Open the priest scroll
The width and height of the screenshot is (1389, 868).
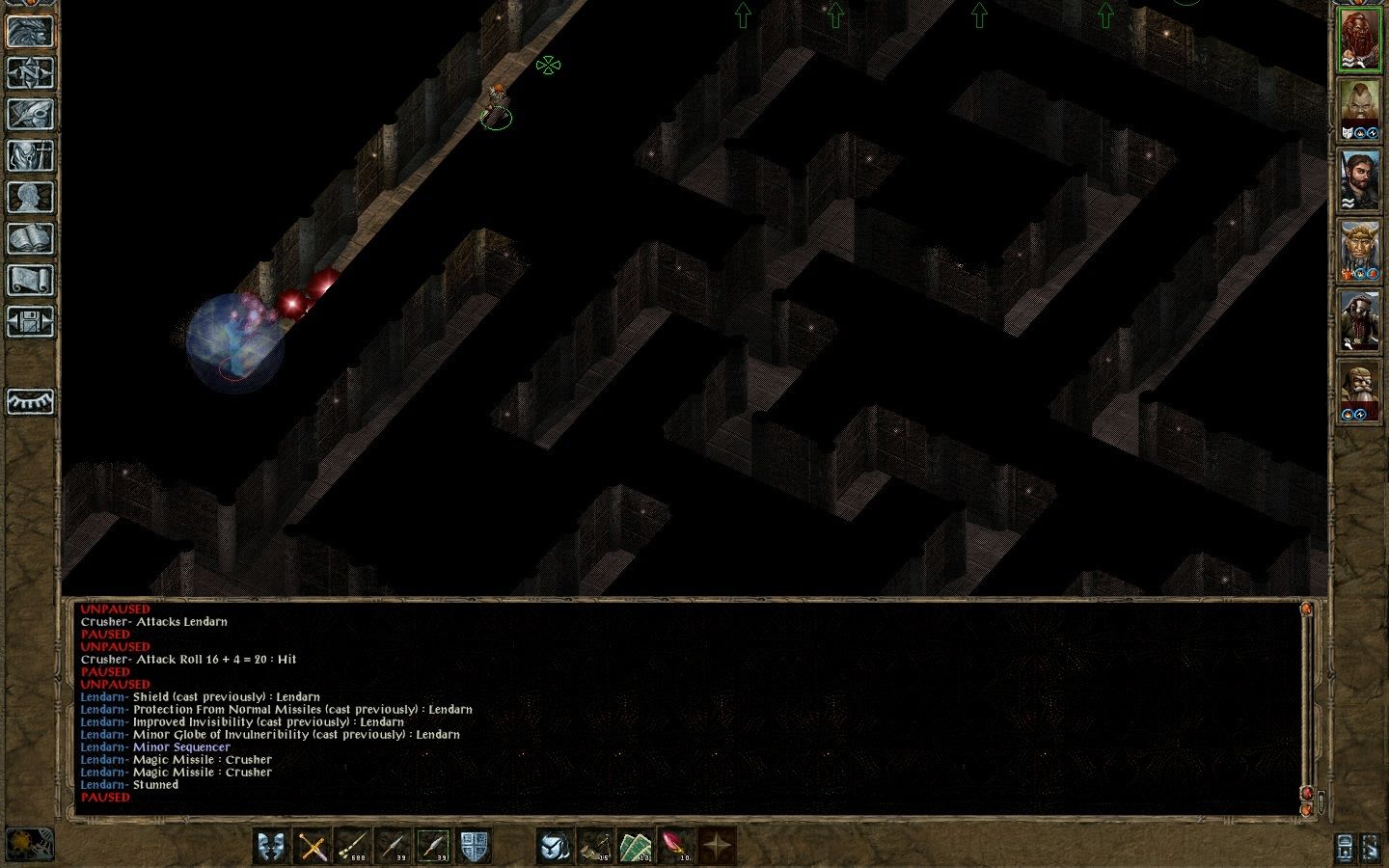30,281
